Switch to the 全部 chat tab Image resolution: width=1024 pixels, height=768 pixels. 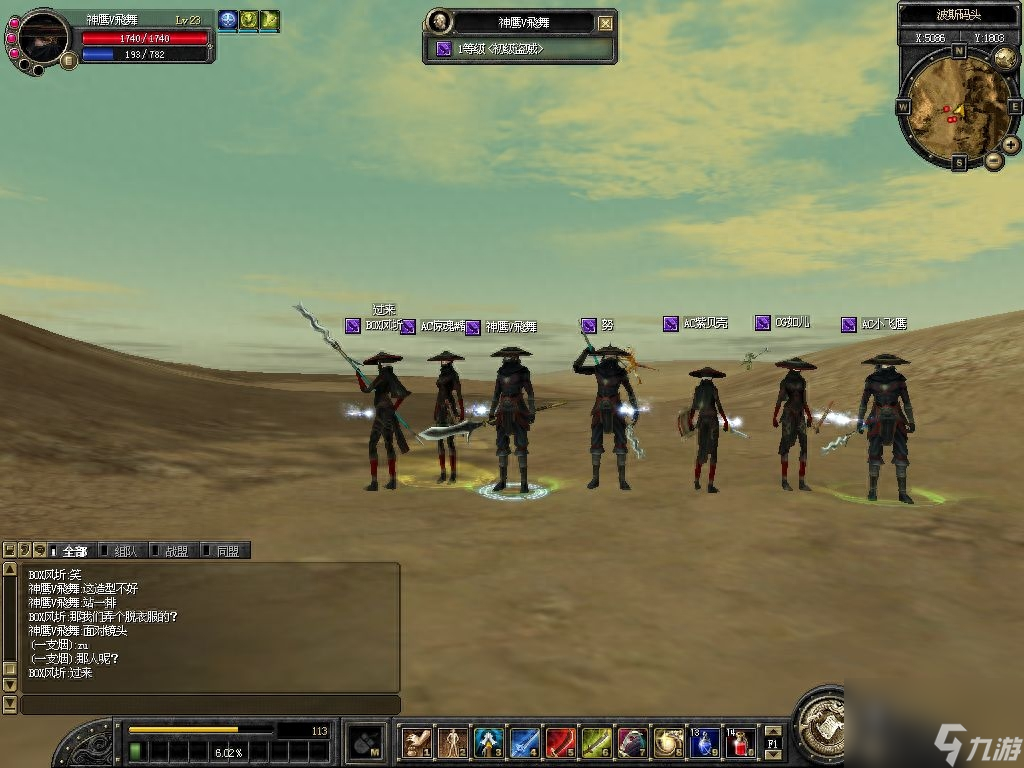pos(72,551)
